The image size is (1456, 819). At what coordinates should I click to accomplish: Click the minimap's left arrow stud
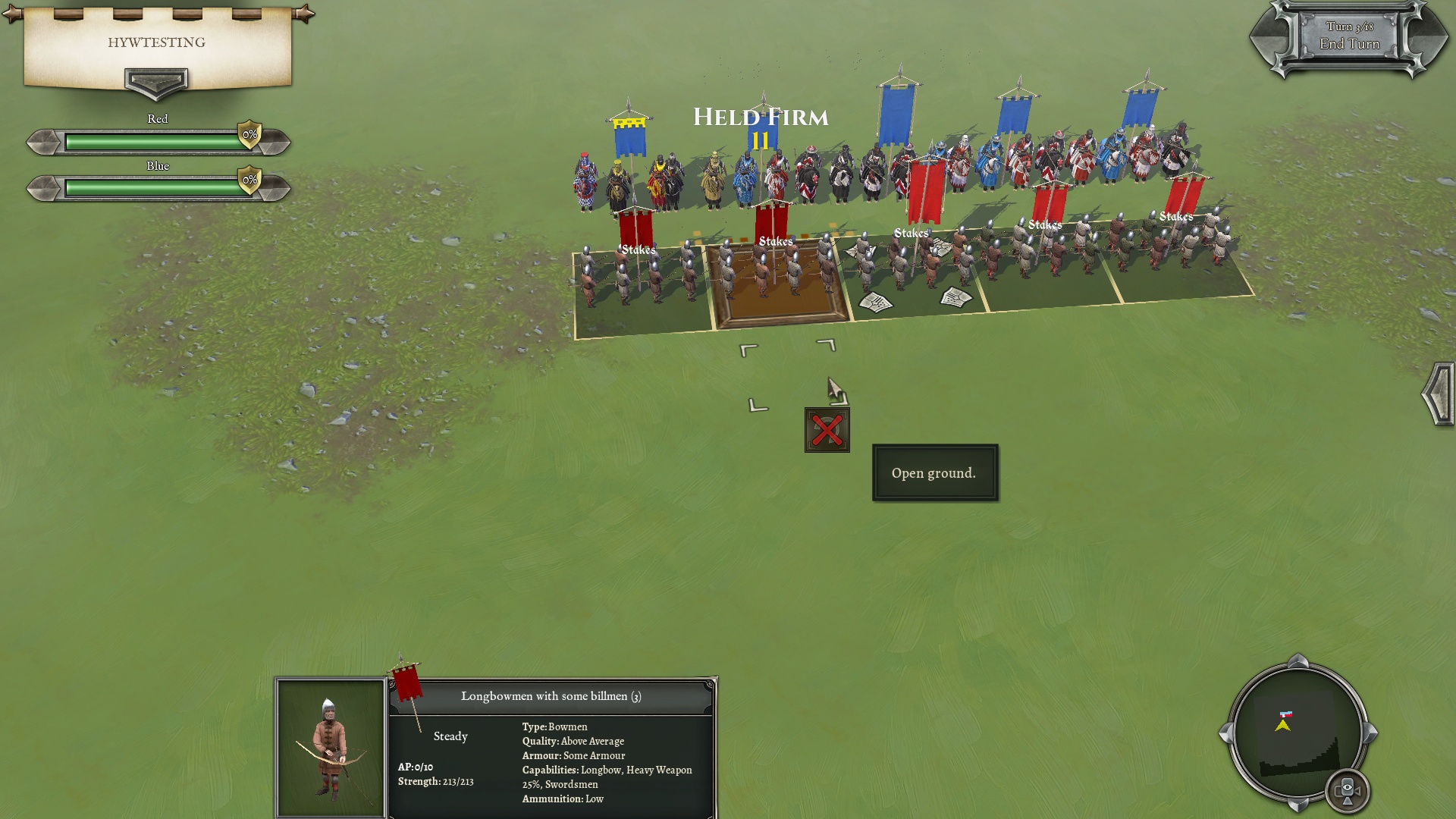click(x=1225, y=733)
